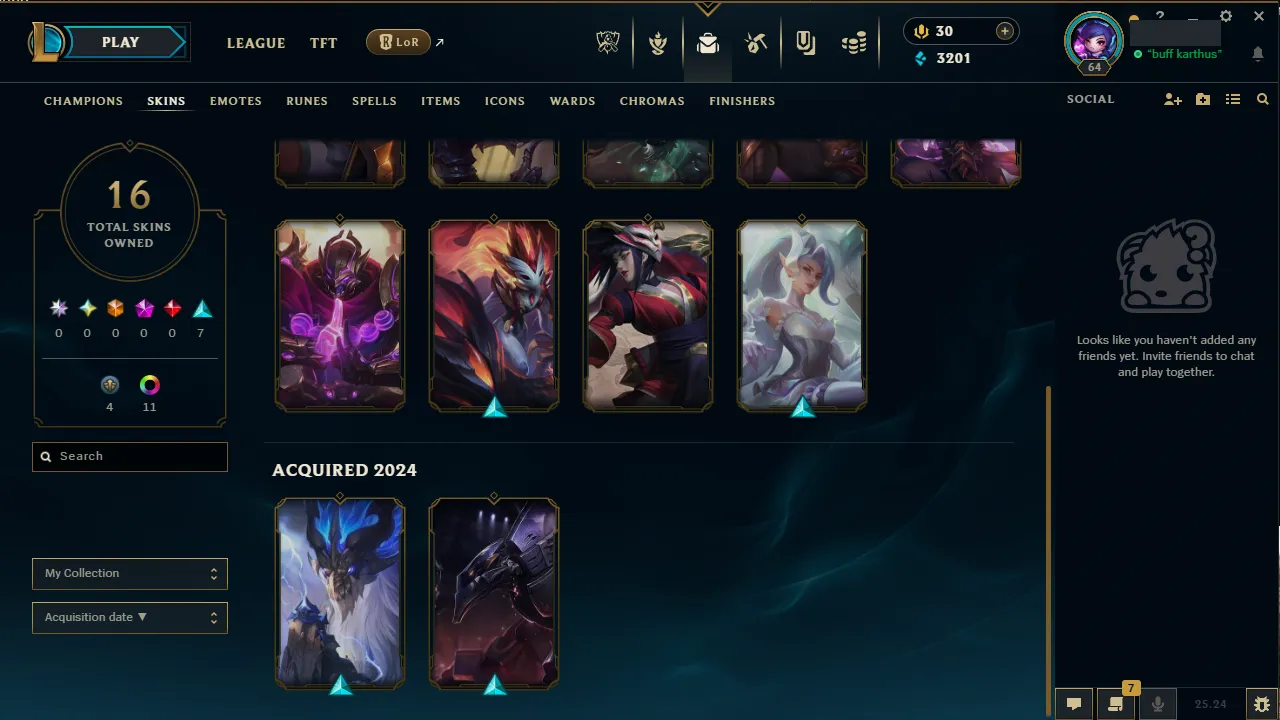Switch to the CHROMAS tab
Viewport: 1280px width, 720px height.
(x=652, y=101)
